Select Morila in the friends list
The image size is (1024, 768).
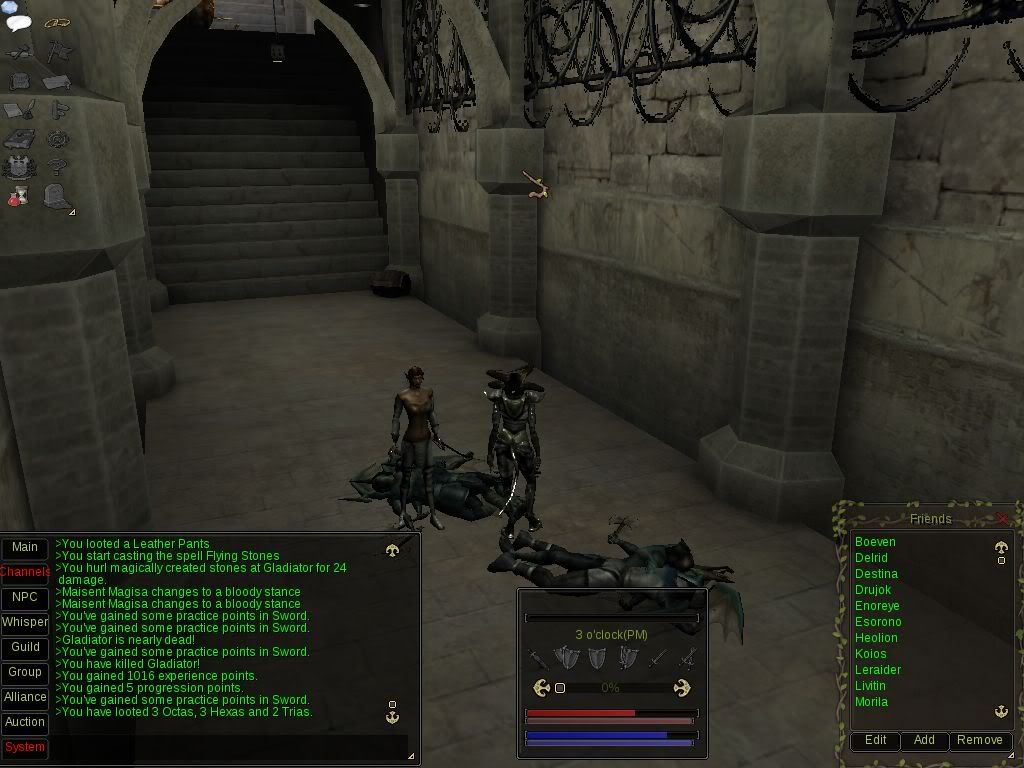871,702
